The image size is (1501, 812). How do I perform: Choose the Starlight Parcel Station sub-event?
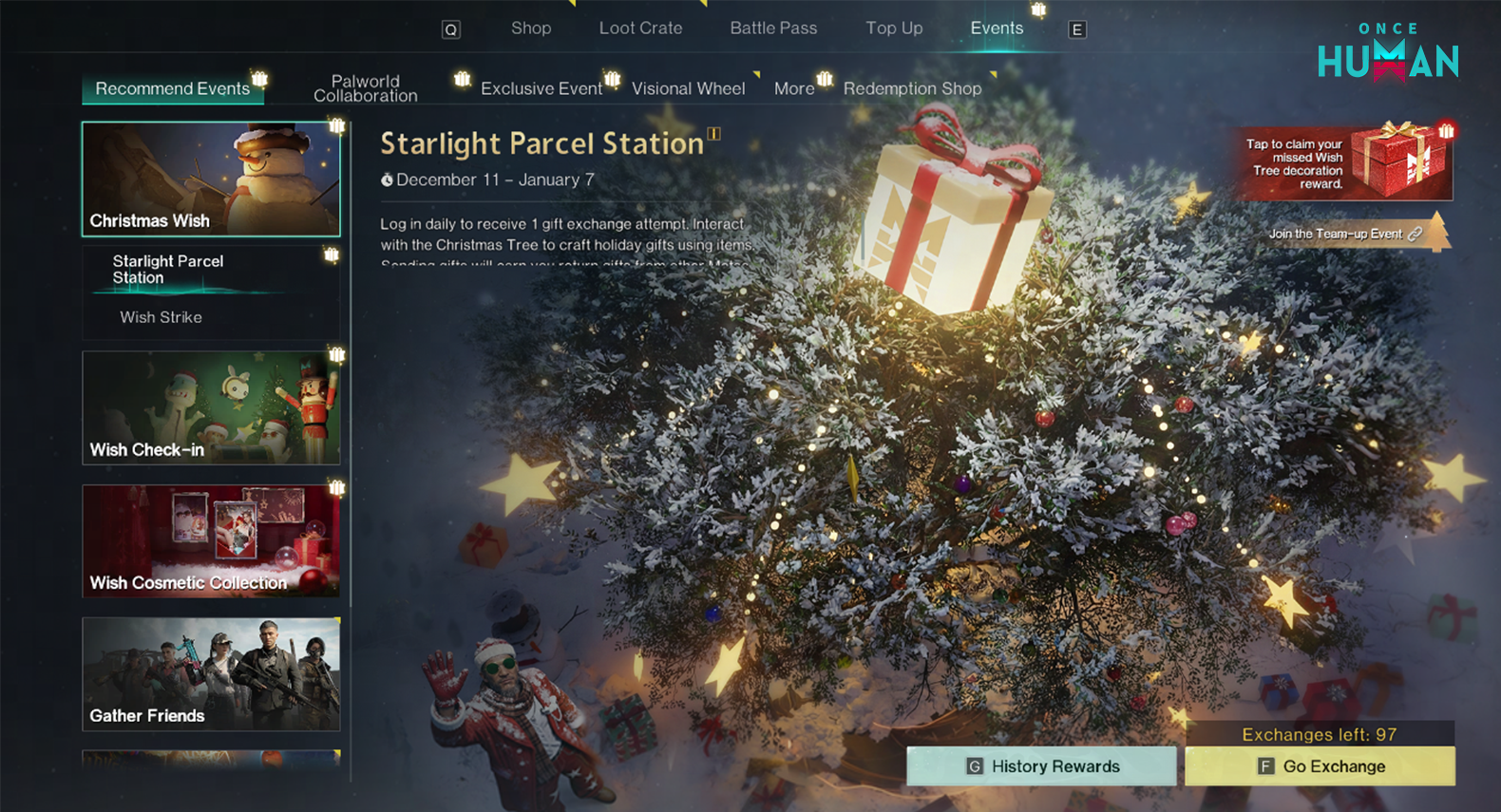pyautogui.click(x=168, y=269)
